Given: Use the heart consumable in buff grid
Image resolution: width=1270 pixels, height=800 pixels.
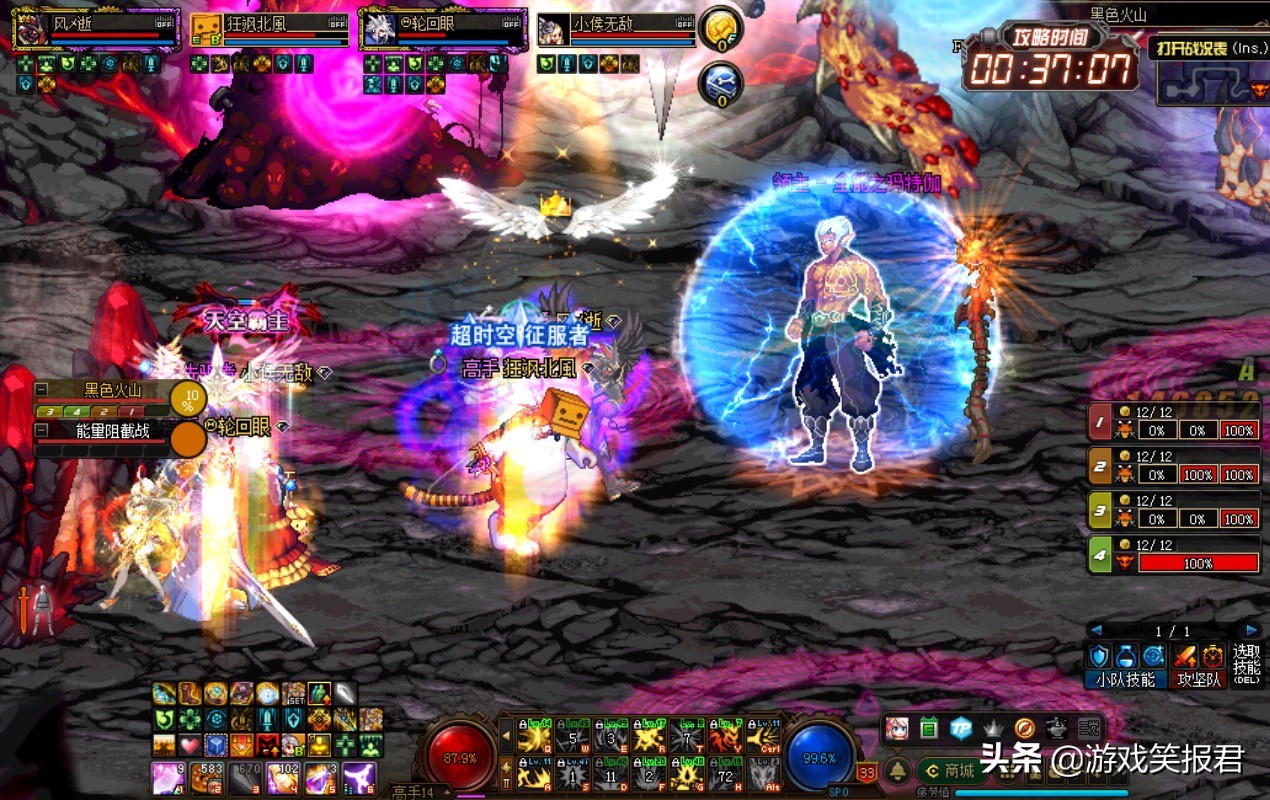Looking at the screenshot, I should click(x=190, y=745).
